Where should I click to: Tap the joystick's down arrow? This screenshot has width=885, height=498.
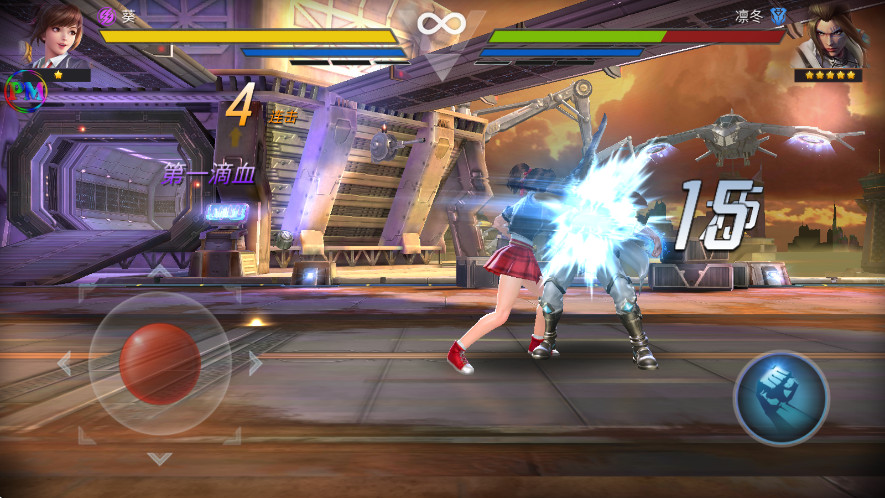[159, 458]
